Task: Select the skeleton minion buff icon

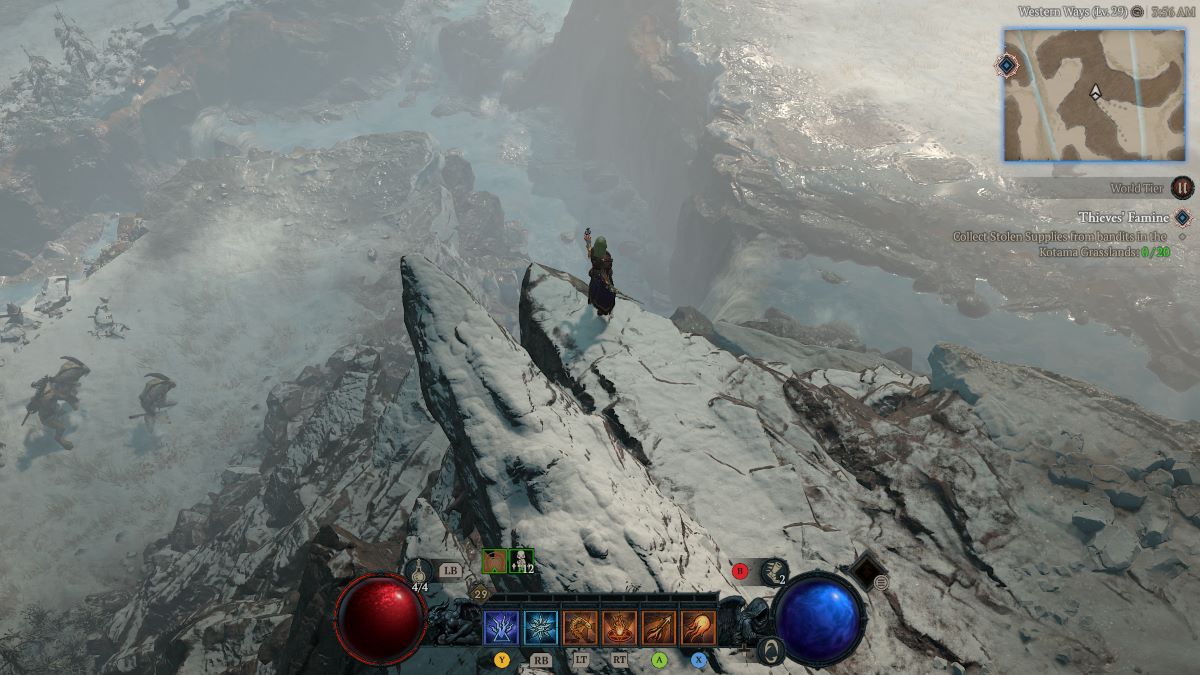Action: pyautogui.click(x=521, y=562)
